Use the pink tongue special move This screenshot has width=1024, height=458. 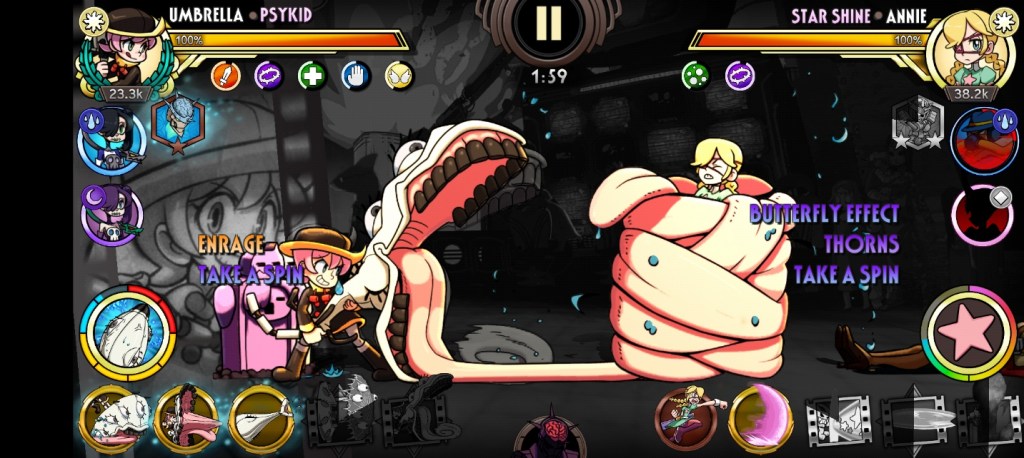tap(186, 418)
